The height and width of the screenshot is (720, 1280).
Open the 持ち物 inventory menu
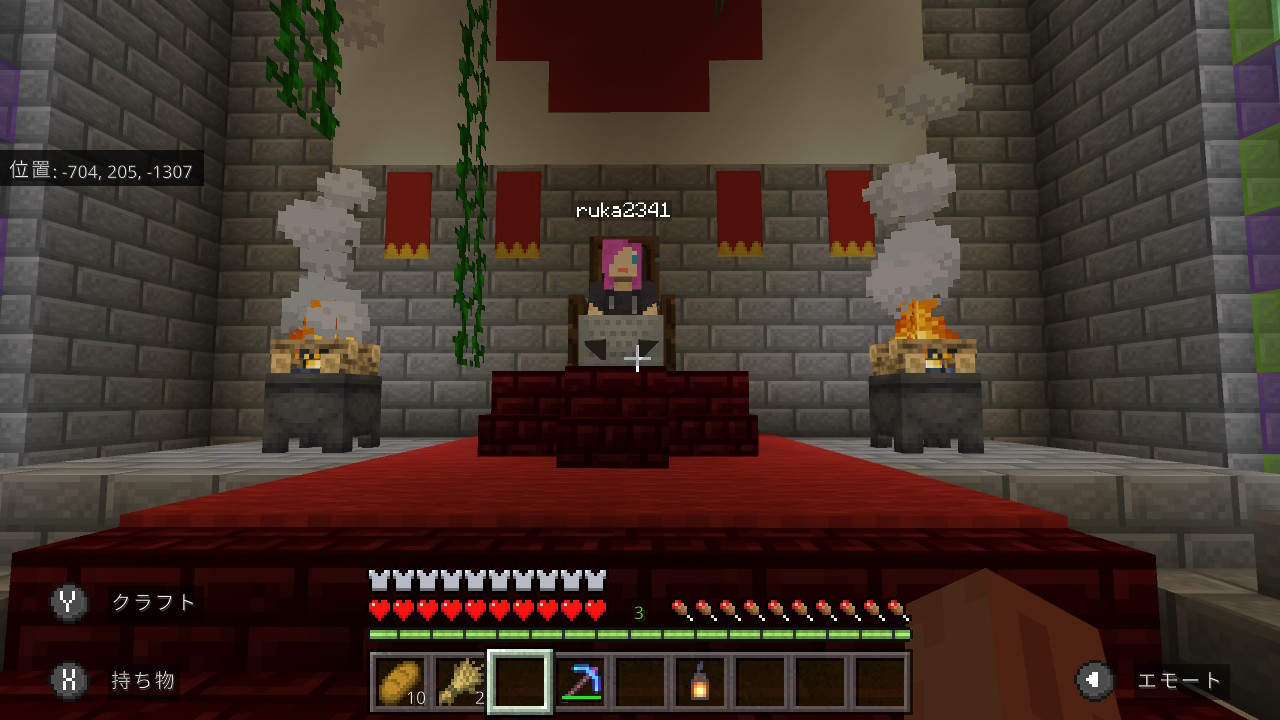tap(146, 681)
